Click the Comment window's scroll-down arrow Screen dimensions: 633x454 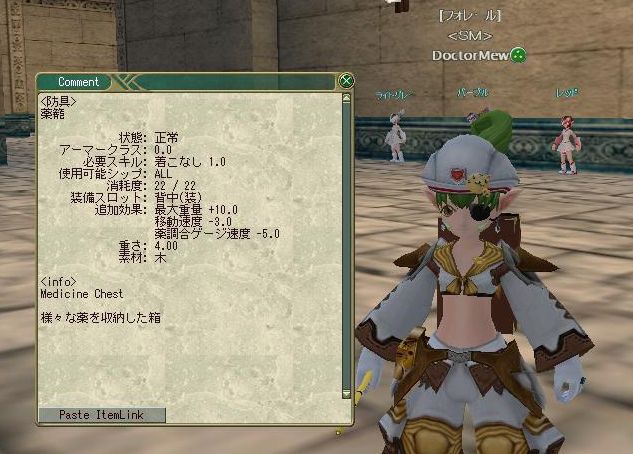click(x=346, y=395)
